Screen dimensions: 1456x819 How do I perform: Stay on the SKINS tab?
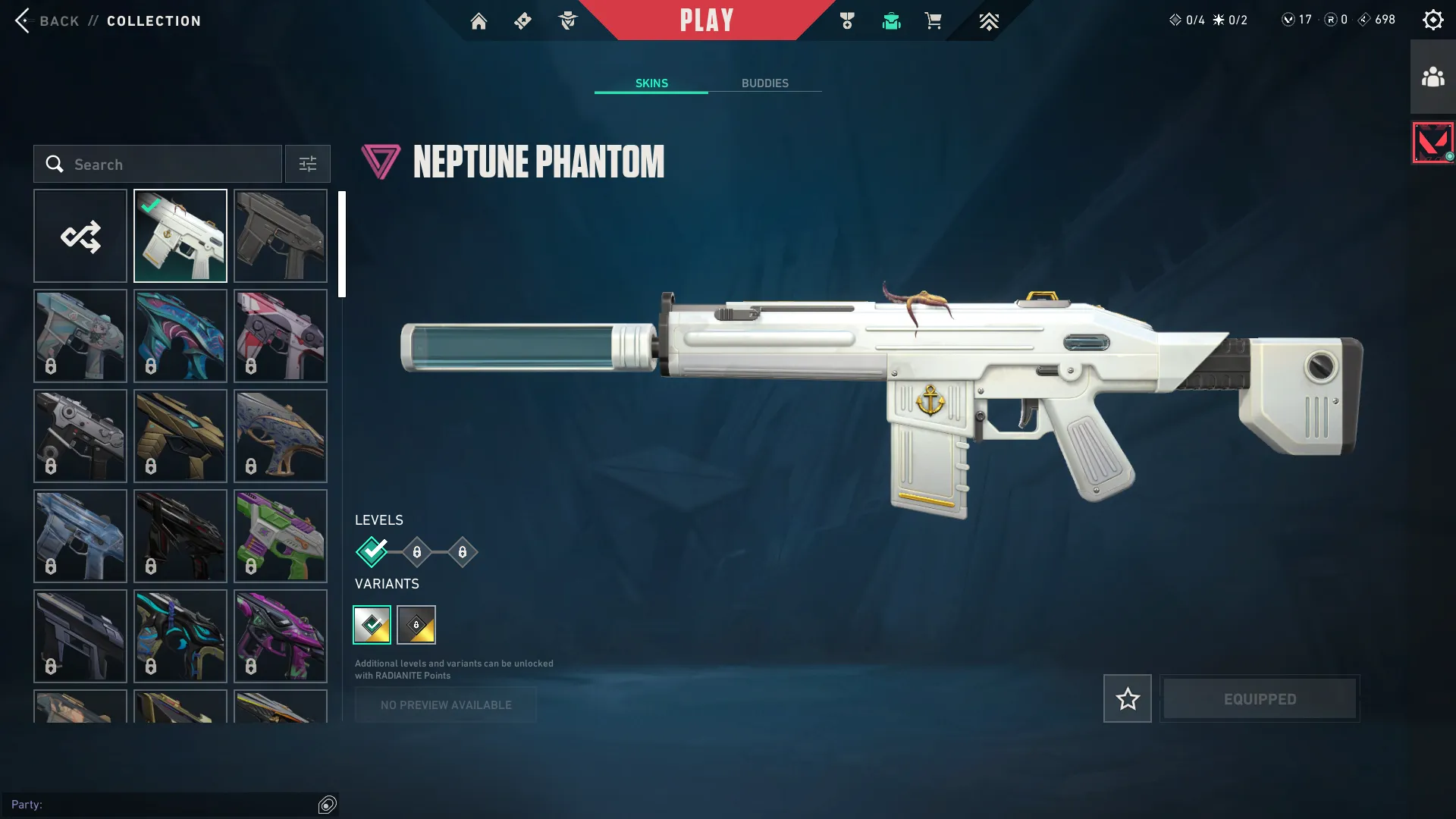[651, 83]
